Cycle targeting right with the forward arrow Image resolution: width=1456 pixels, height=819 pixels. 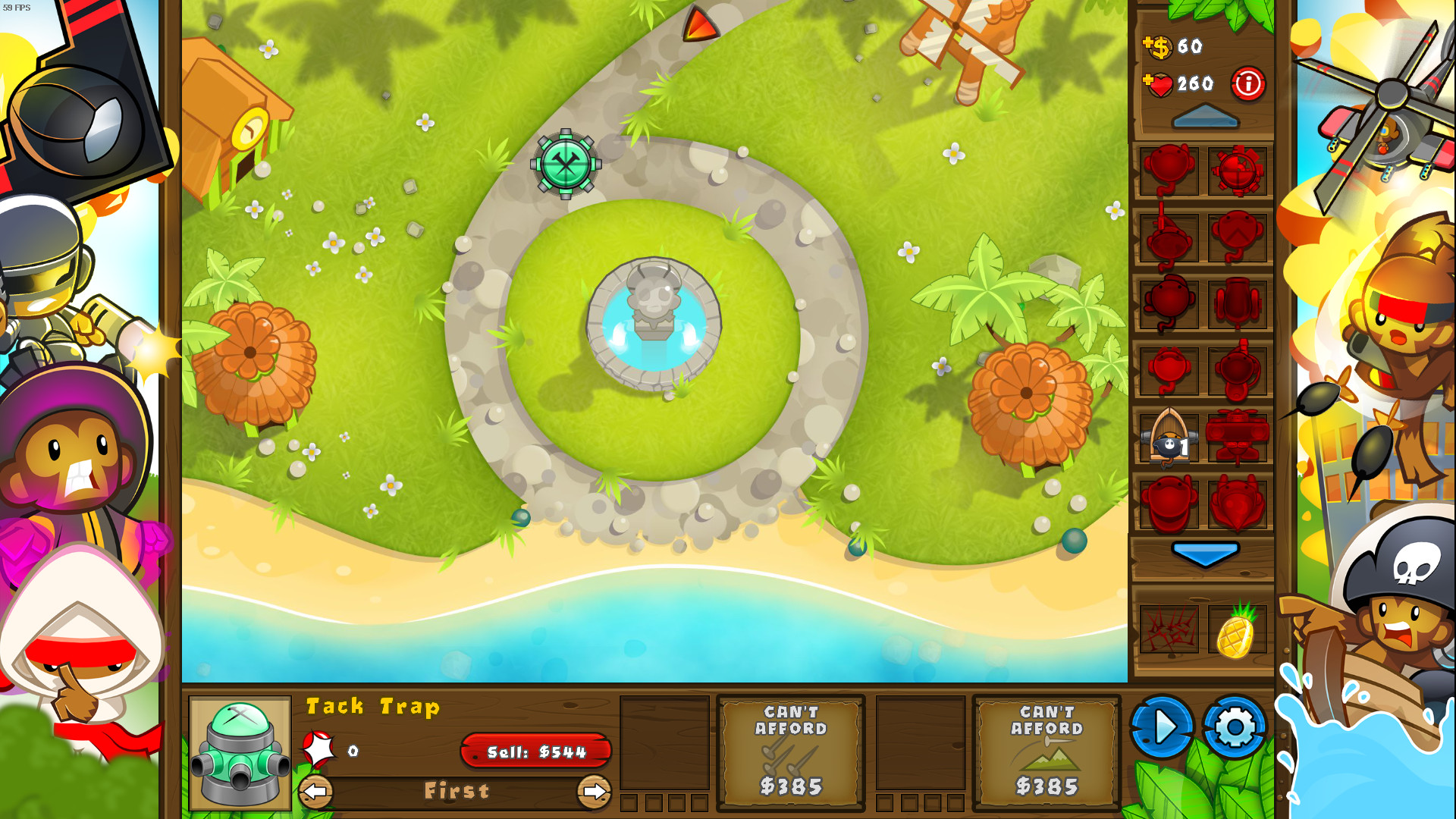coord(595,791)
